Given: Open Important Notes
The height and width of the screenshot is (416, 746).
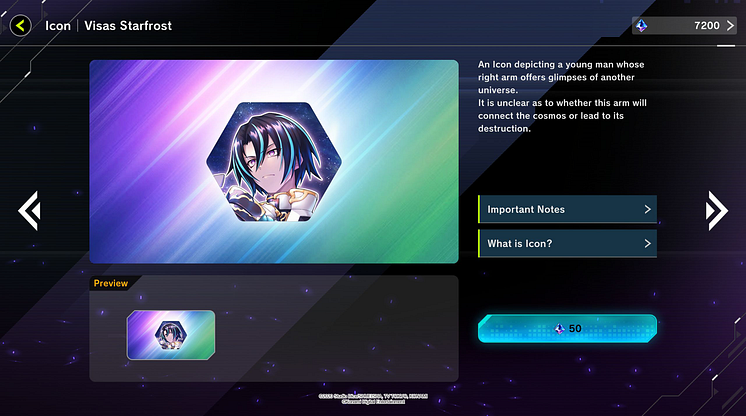Looking at the screenshot, I should click(567, 209).
